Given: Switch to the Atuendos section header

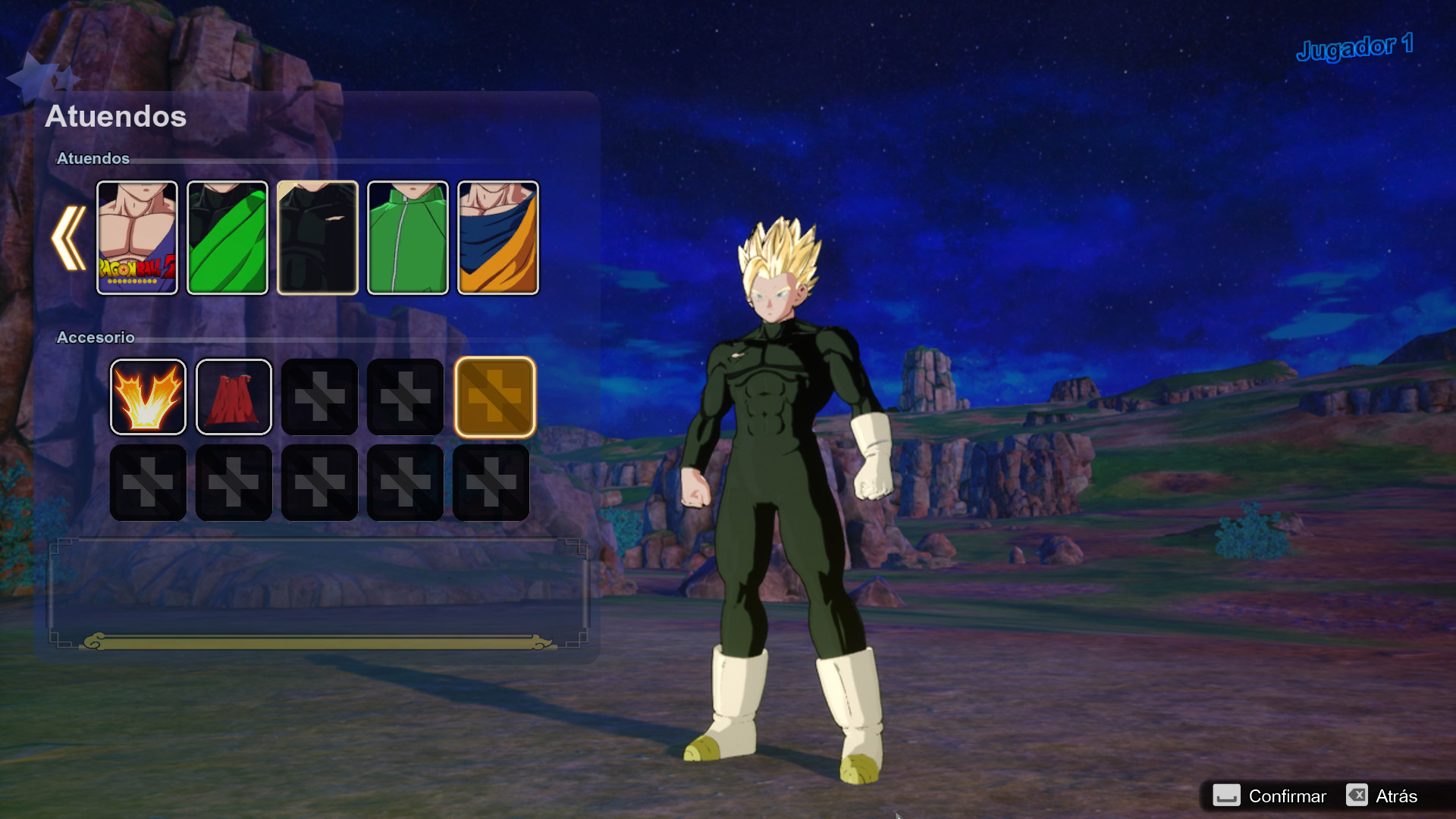Looking at the screenshot, I should 93,158.
